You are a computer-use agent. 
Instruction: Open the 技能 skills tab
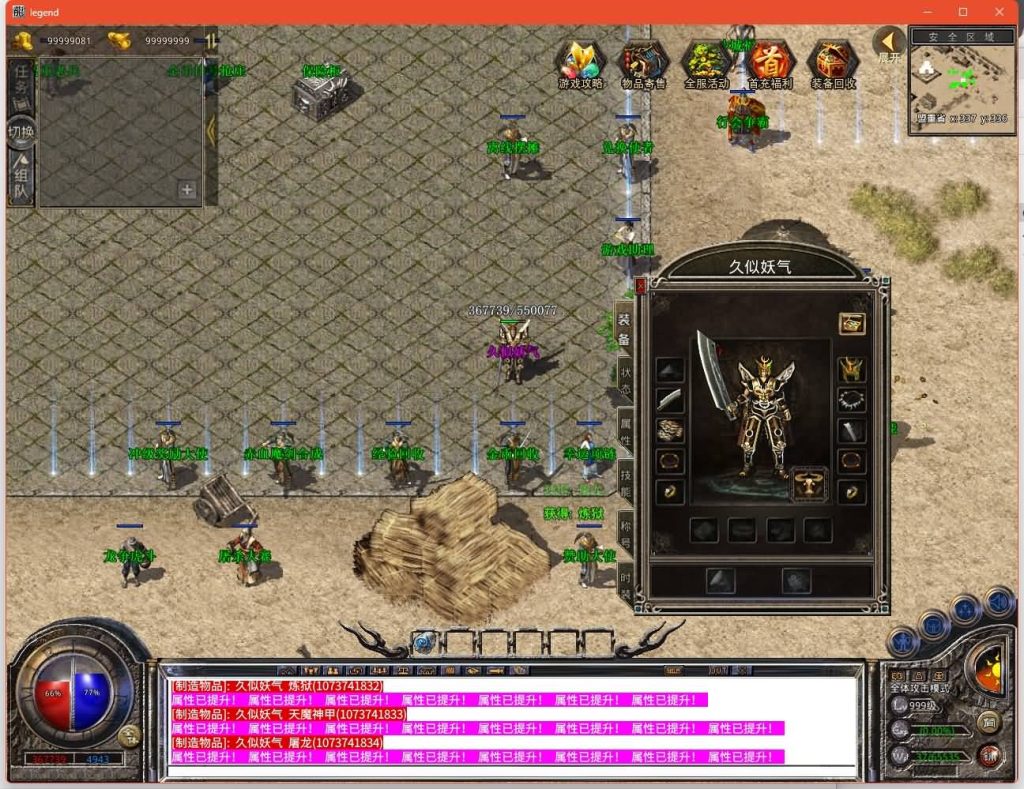coord(624,481)
